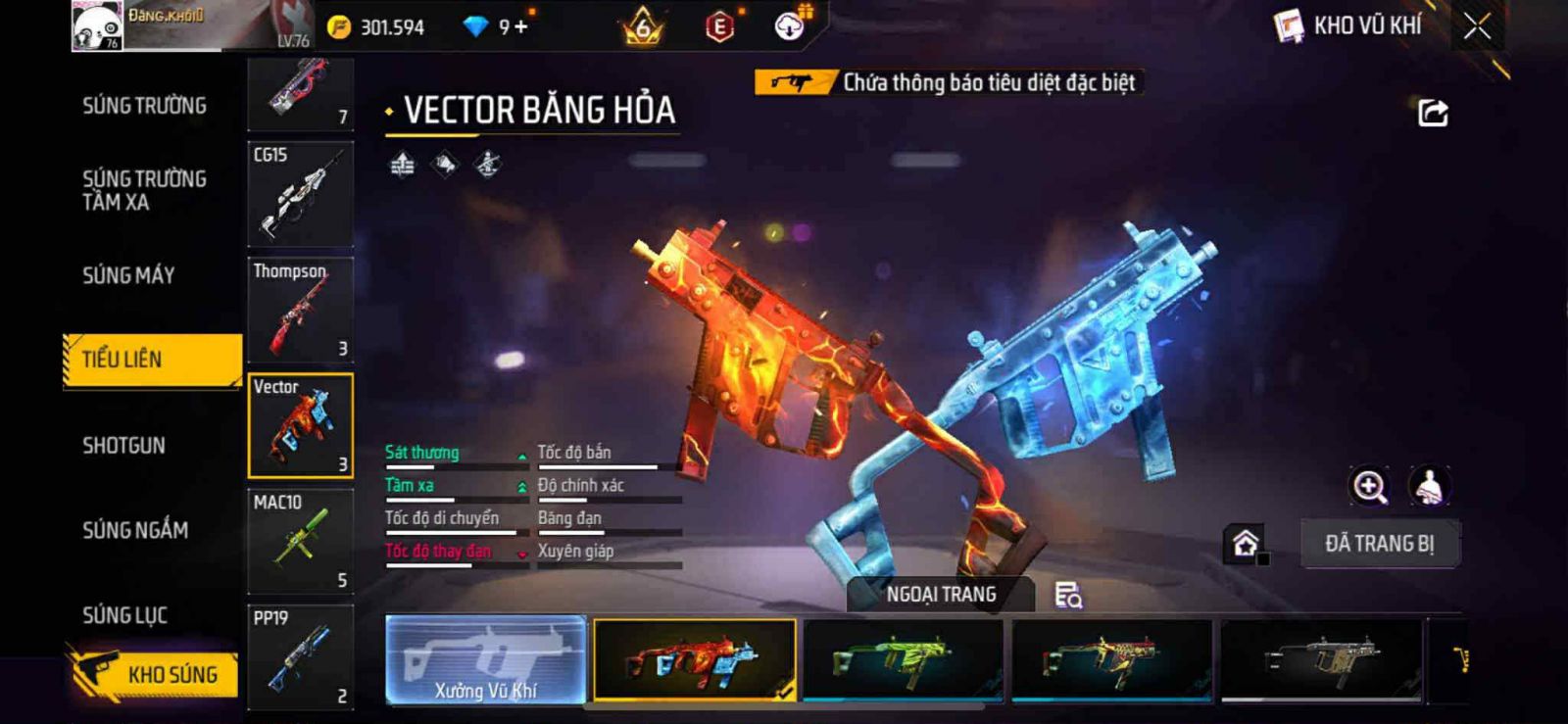Tap the gold coin balance
Image resolution: width=1568 pixels, height=724 pixels.
coord(377,27)
